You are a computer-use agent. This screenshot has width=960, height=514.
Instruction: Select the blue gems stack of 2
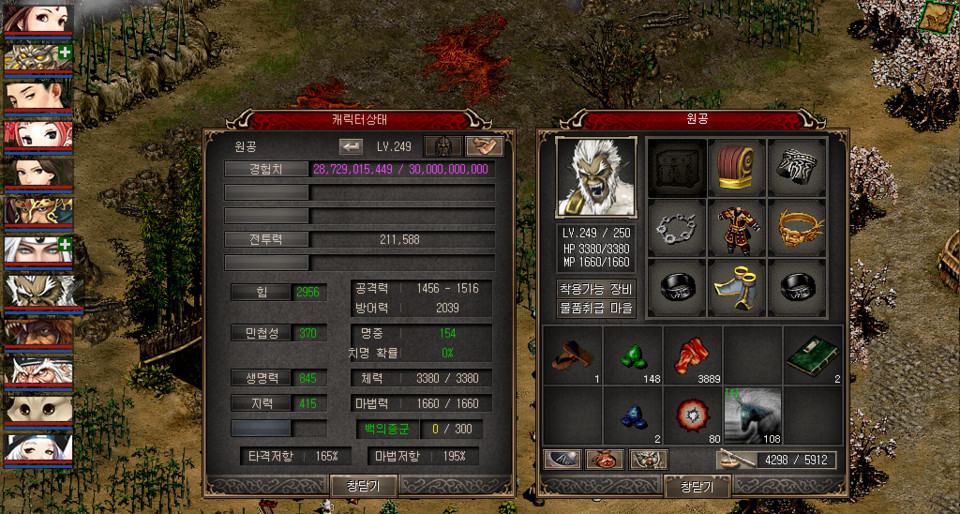pos(633,415)
